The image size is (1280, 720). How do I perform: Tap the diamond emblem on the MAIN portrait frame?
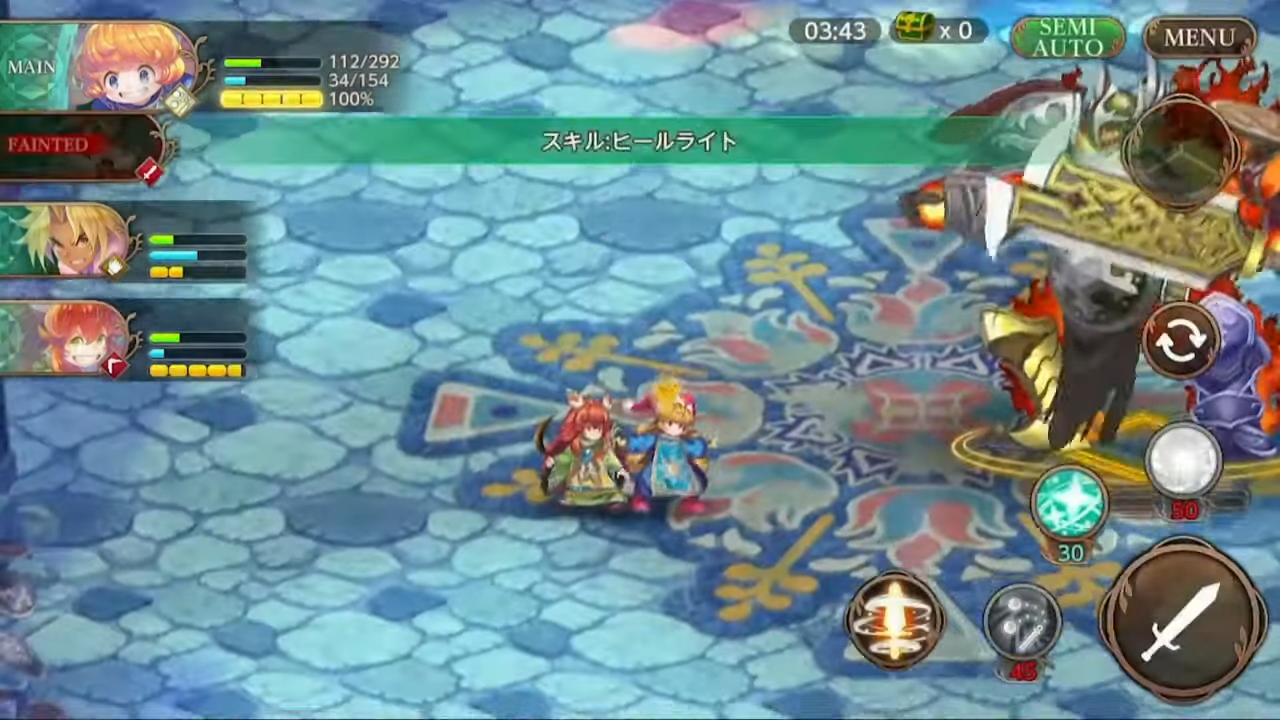pos(183,102)
